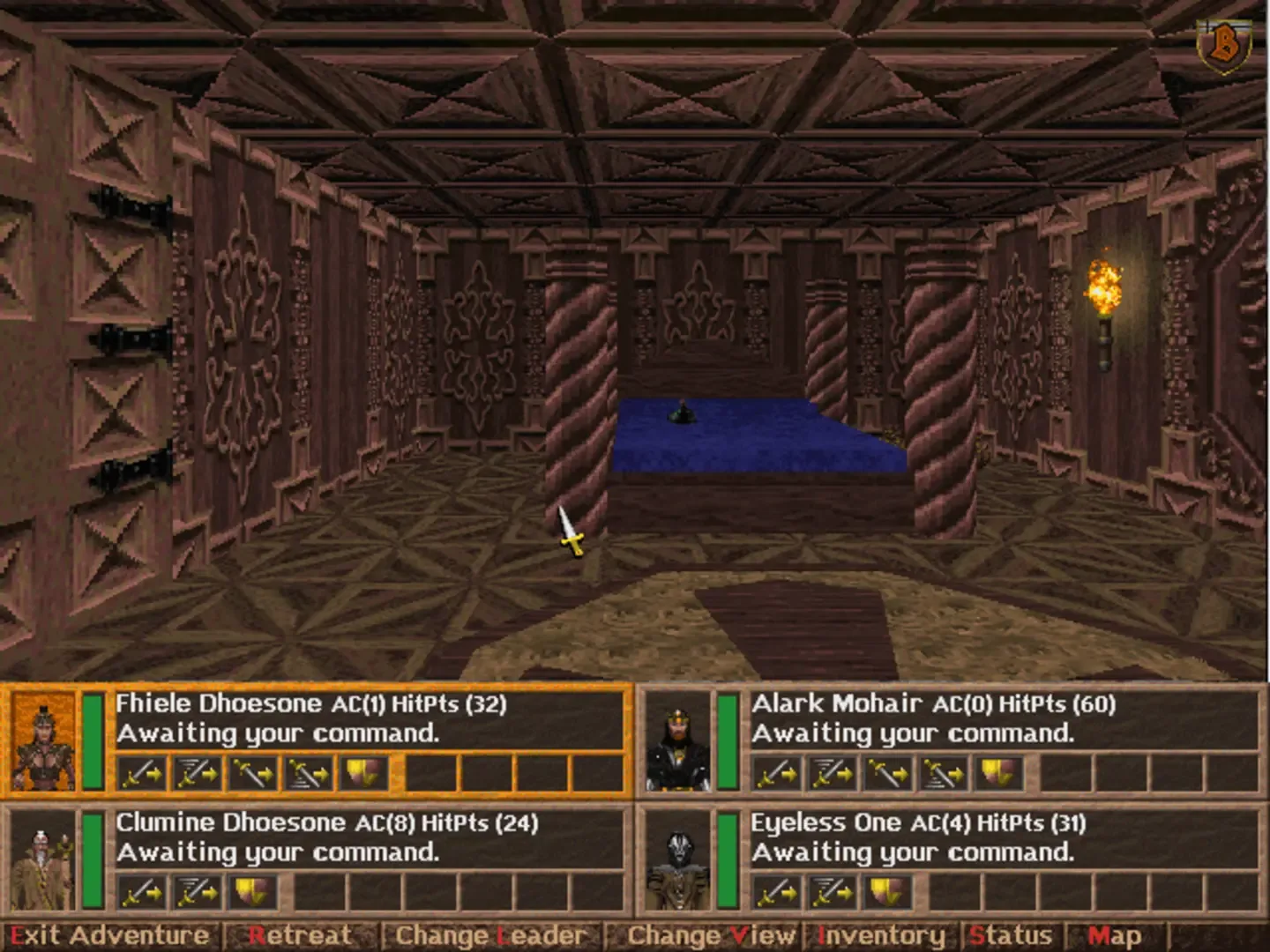The height and width of the screenshot is (952, 1270).
Task: Select Fhiele's thrust attack icon
Action: click(x=254, y=773)
